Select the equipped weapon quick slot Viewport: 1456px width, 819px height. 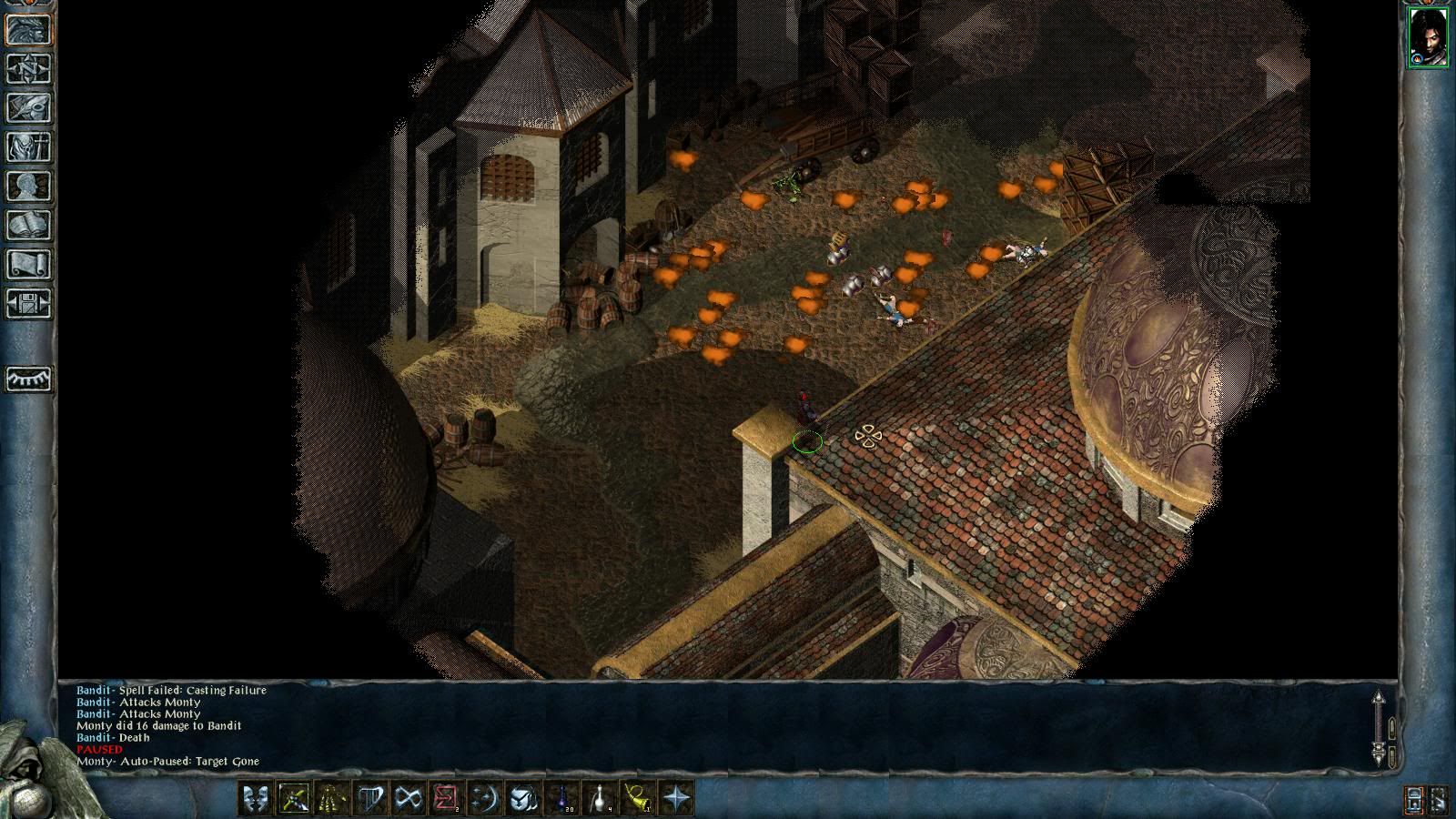tap(294, 799)
